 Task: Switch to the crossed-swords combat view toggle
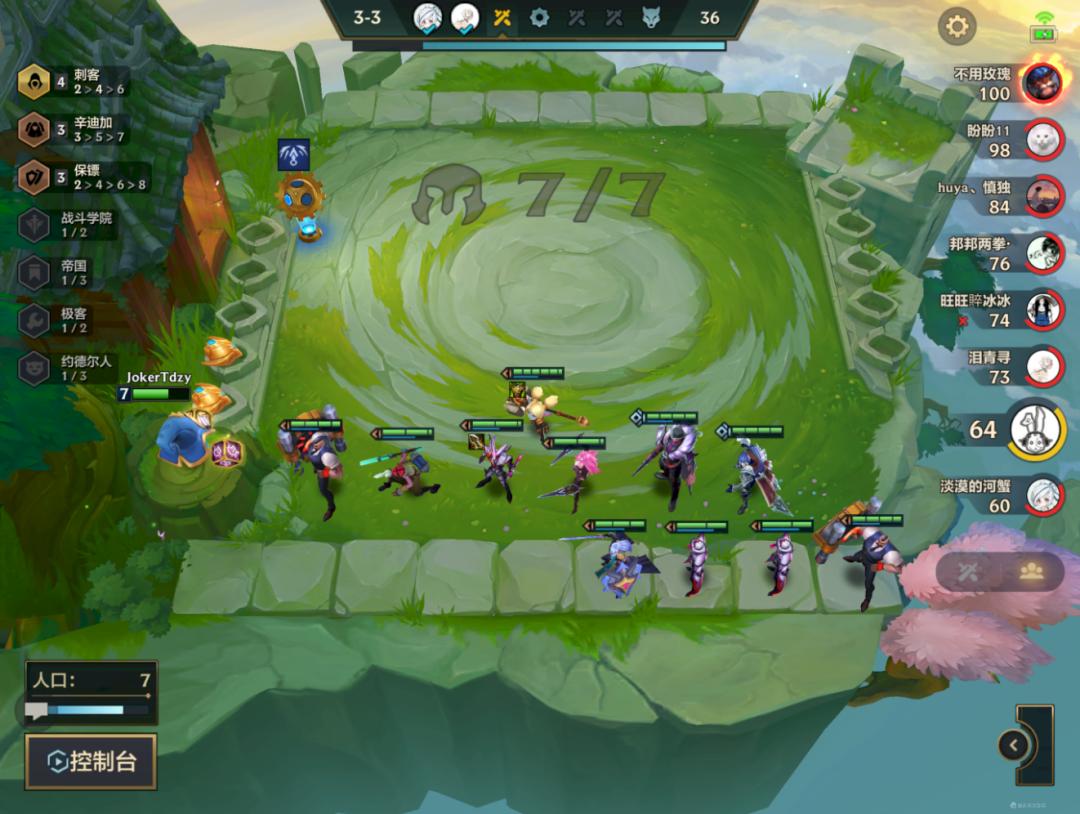pos(968,571)
